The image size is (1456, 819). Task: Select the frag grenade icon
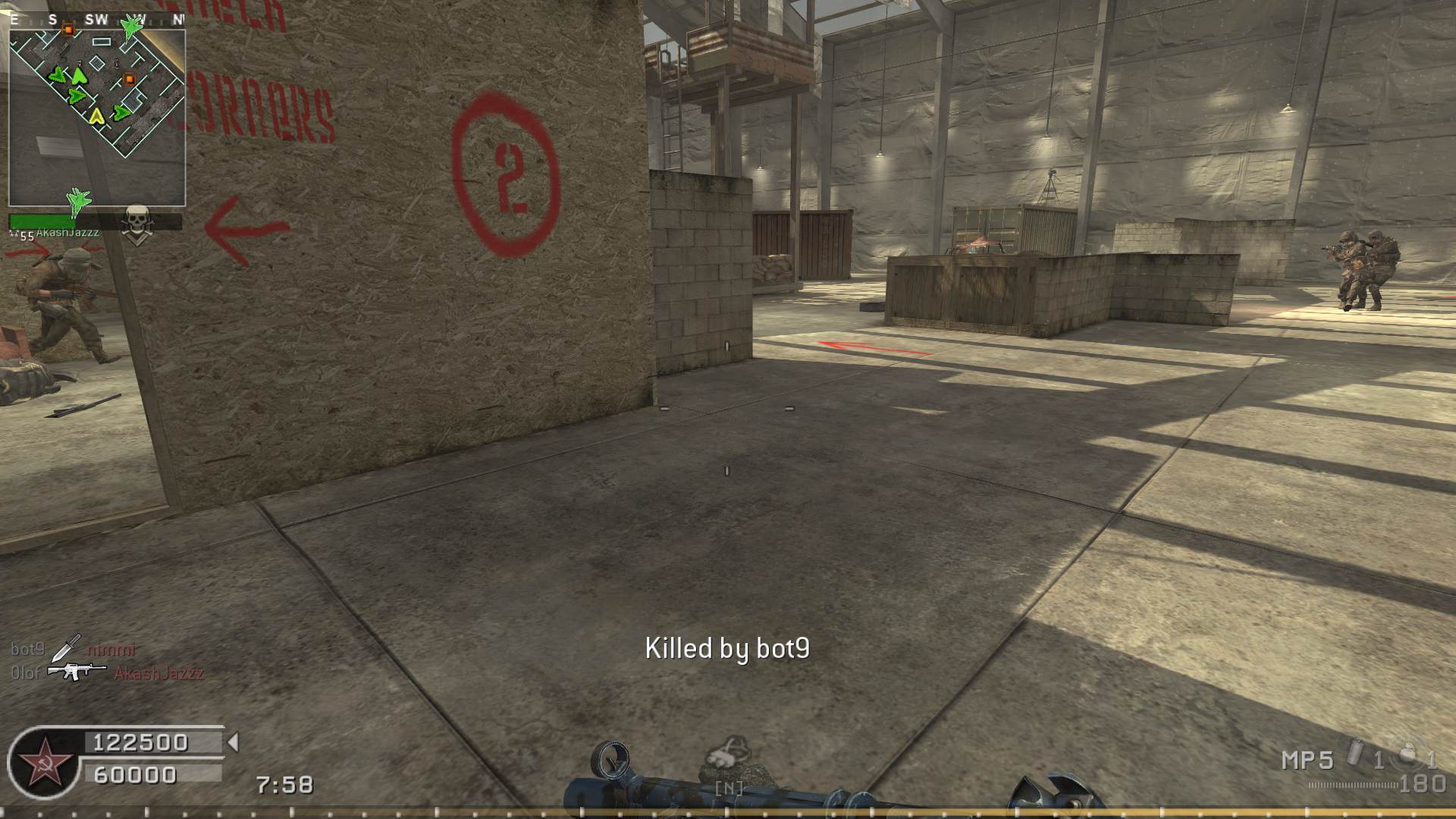click(x=1409, y=753)
